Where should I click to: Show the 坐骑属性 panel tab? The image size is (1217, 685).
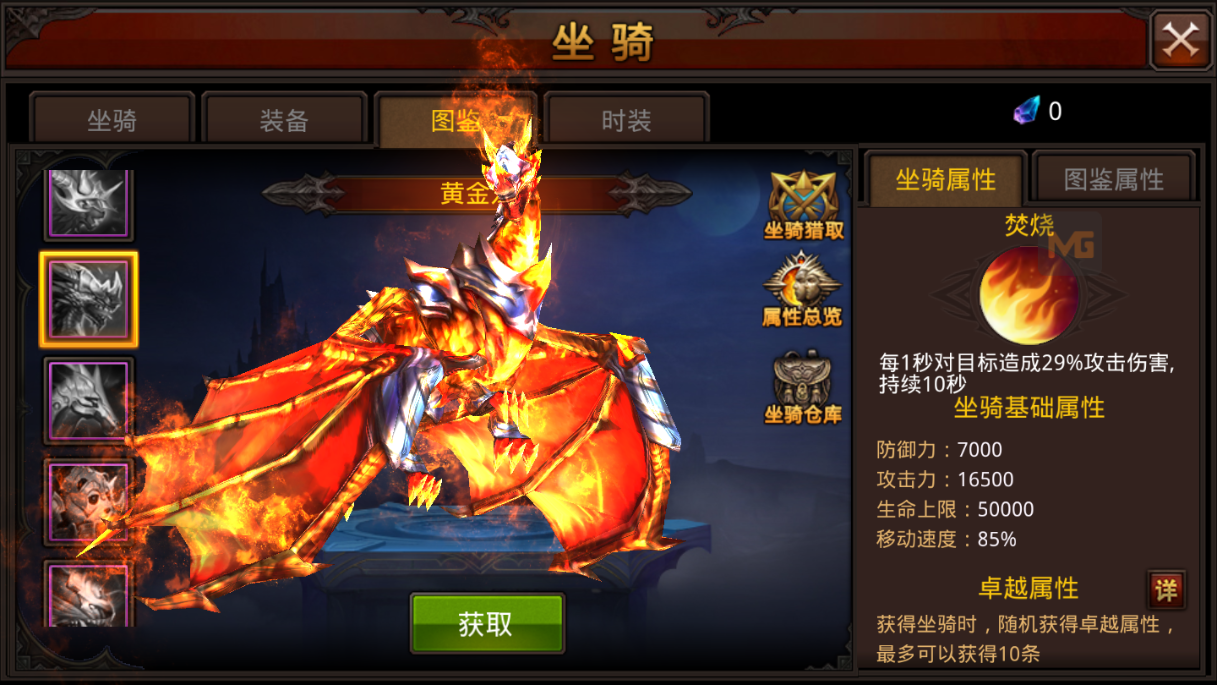946,179
